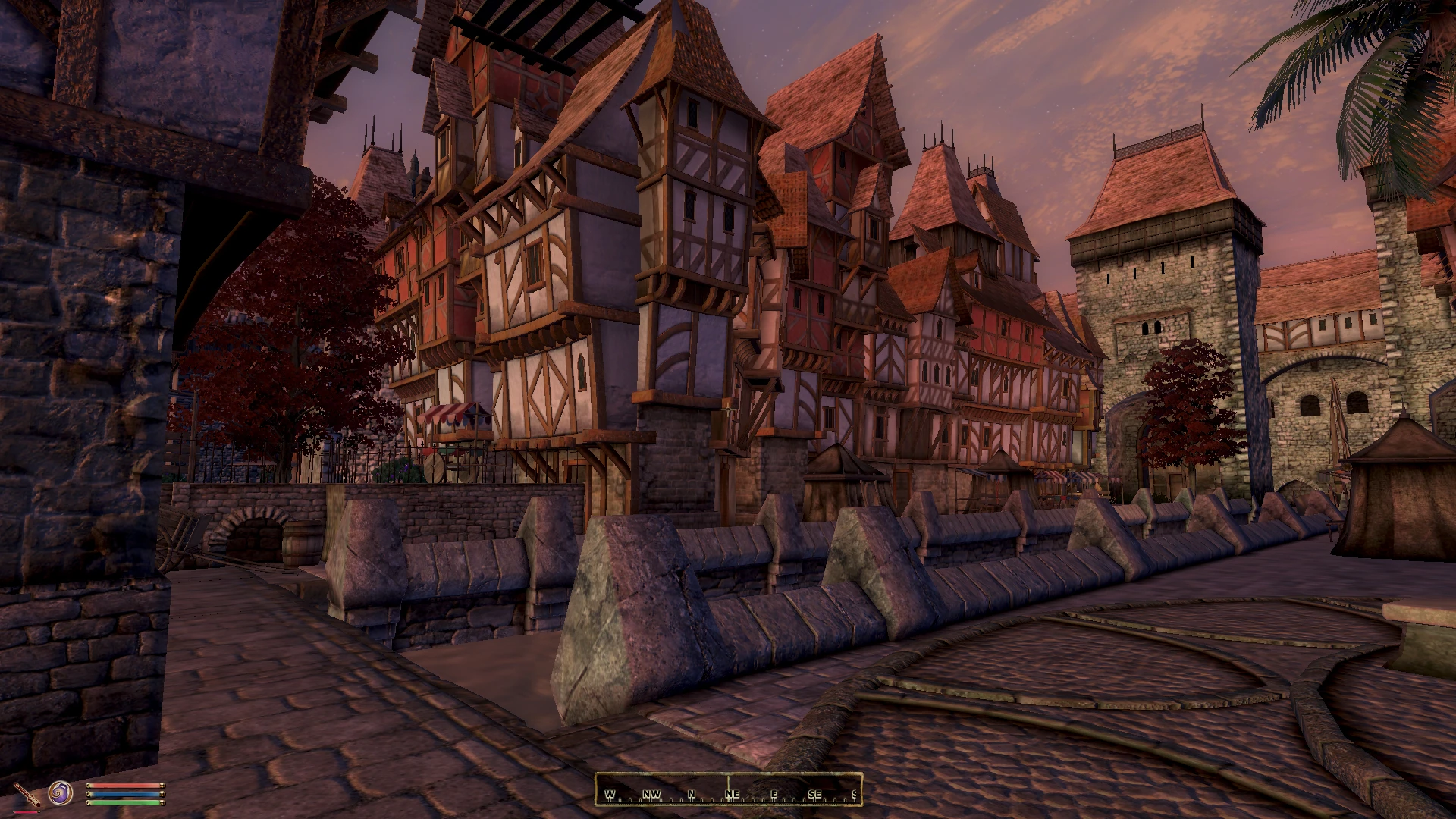Select the purple swirl spell icon

[x=61, y=794]
